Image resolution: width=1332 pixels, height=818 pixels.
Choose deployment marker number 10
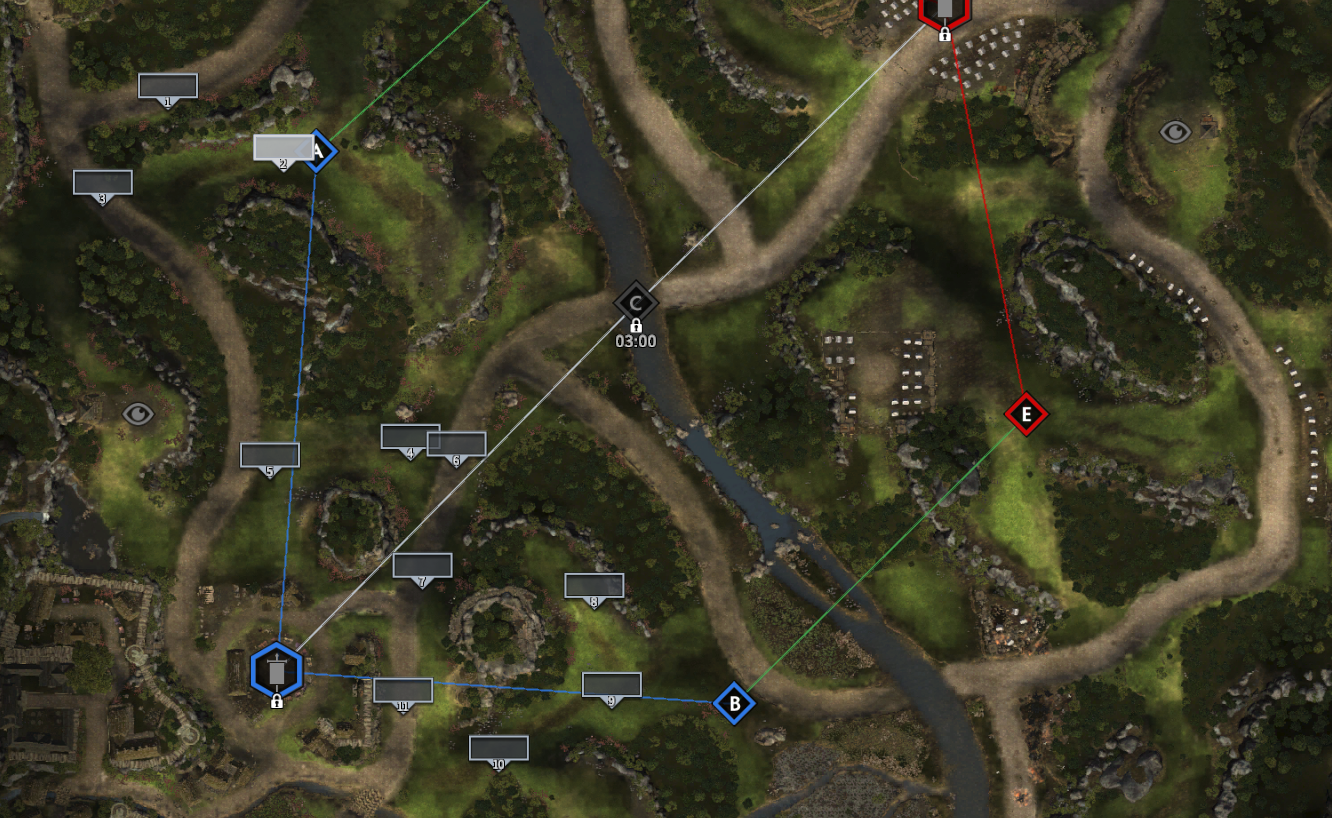499,748
